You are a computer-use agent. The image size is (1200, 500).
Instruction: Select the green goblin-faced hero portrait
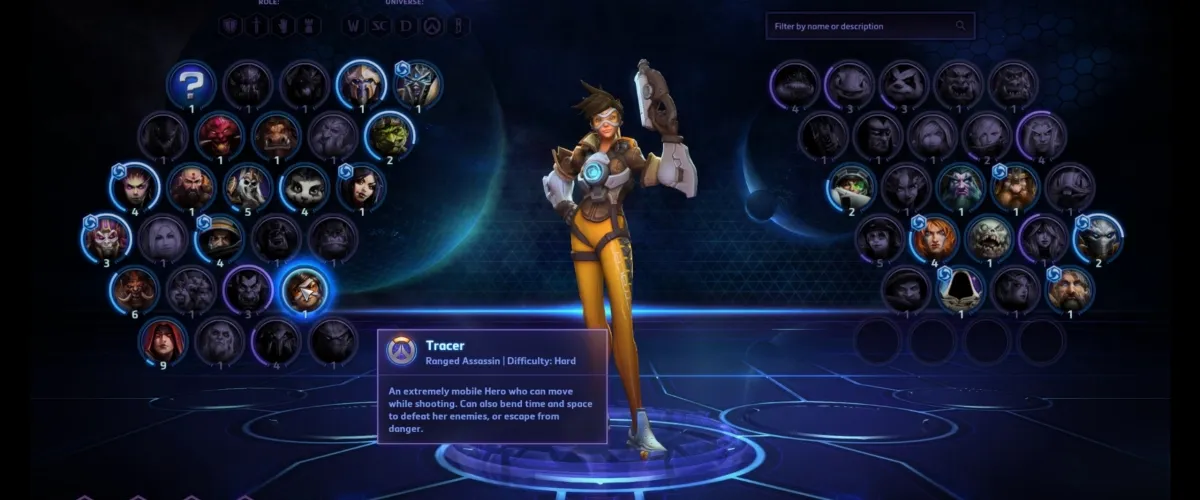(x=389, y=135)
